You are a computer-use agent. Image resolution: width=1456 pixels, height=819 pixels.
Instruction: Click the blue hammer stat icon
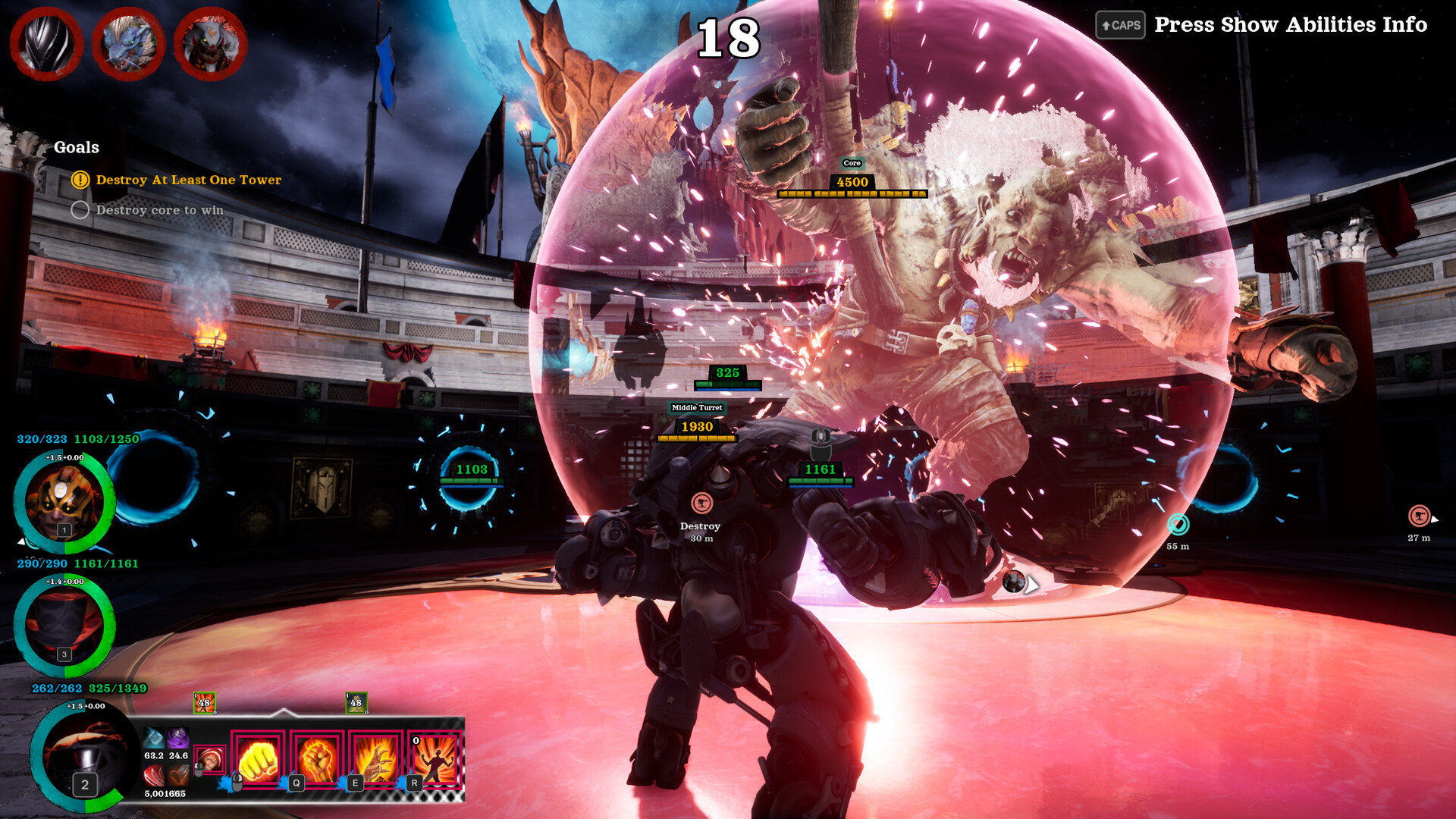tap(154, 737)
